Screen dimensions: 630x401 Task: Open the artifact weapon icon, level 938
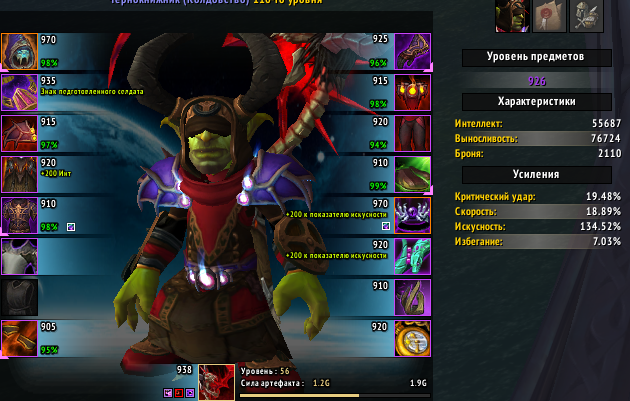tap(216, 381)
